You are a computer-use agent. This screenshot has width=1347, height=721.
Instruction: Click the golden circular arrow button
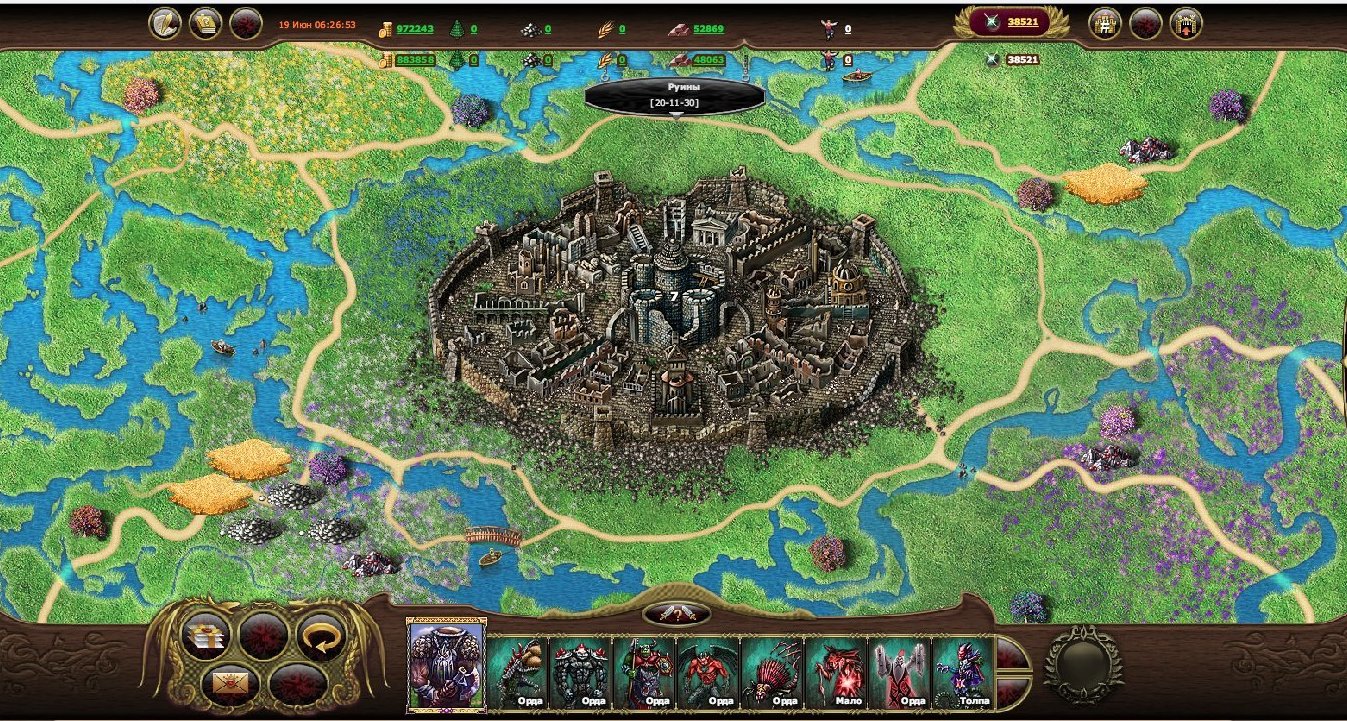321,636
